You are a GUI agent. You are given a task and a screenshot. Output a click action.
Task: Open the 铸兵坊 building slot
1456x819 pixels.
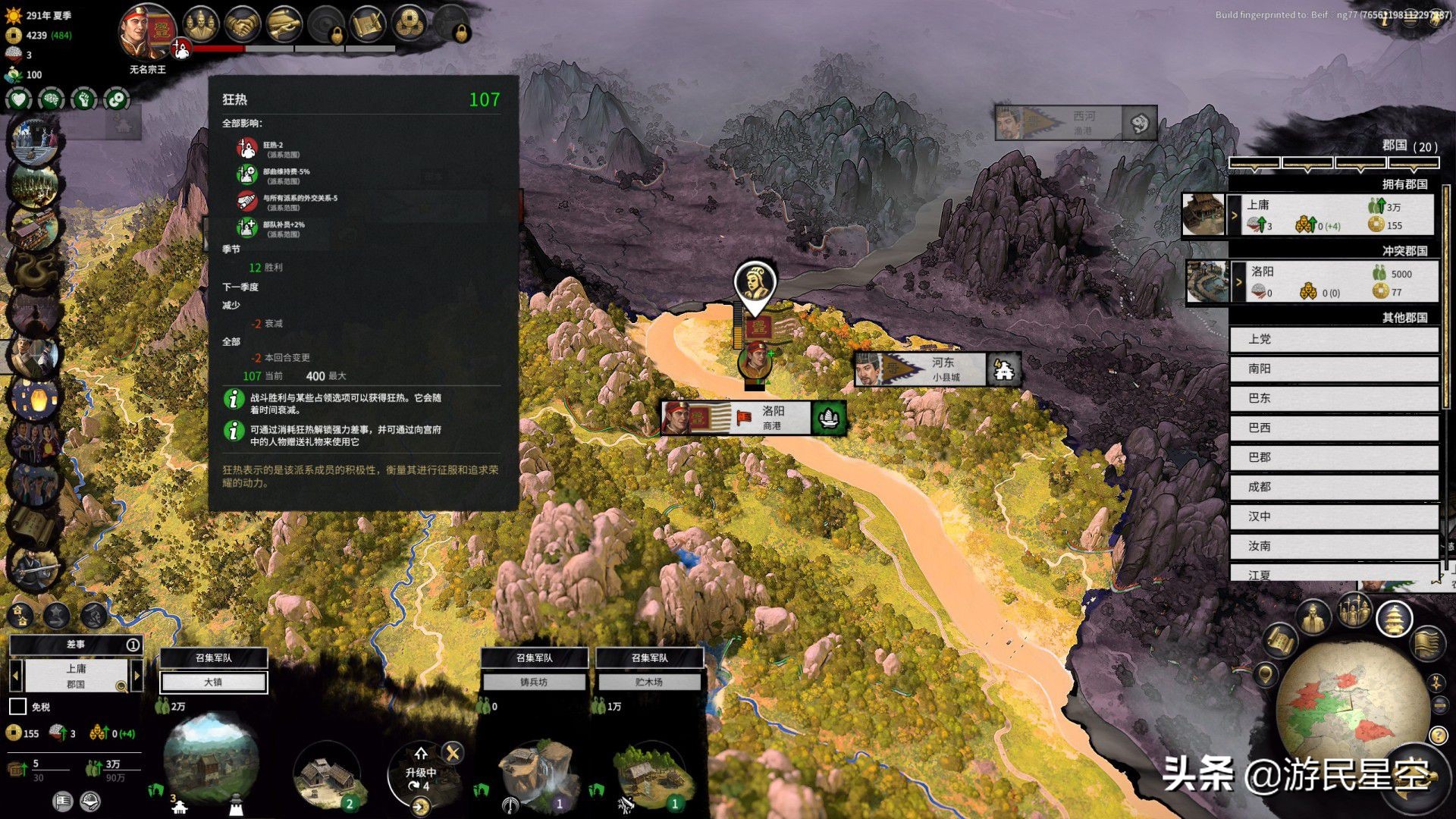click(x=534, y=682)
